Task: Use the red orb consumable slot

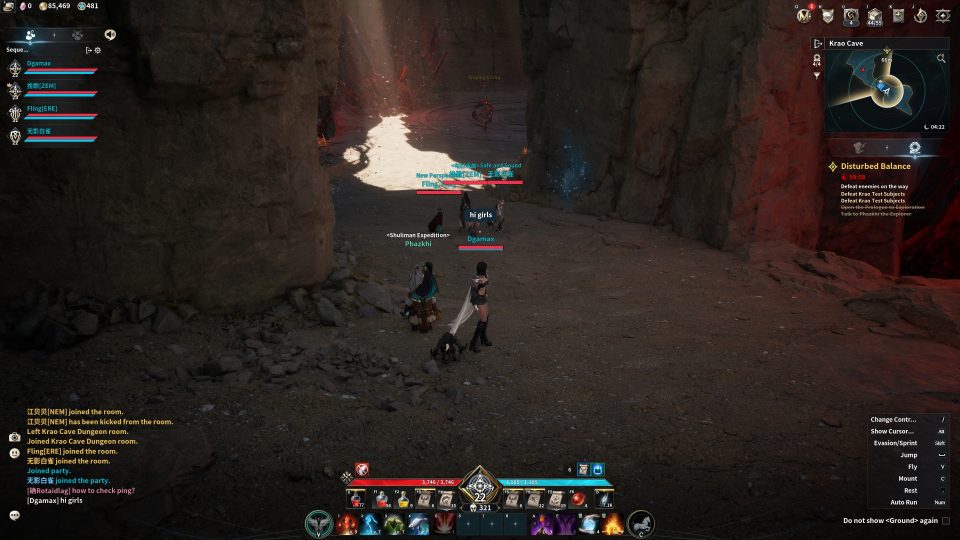Action: pyautogui.click(x=578, y=498)
